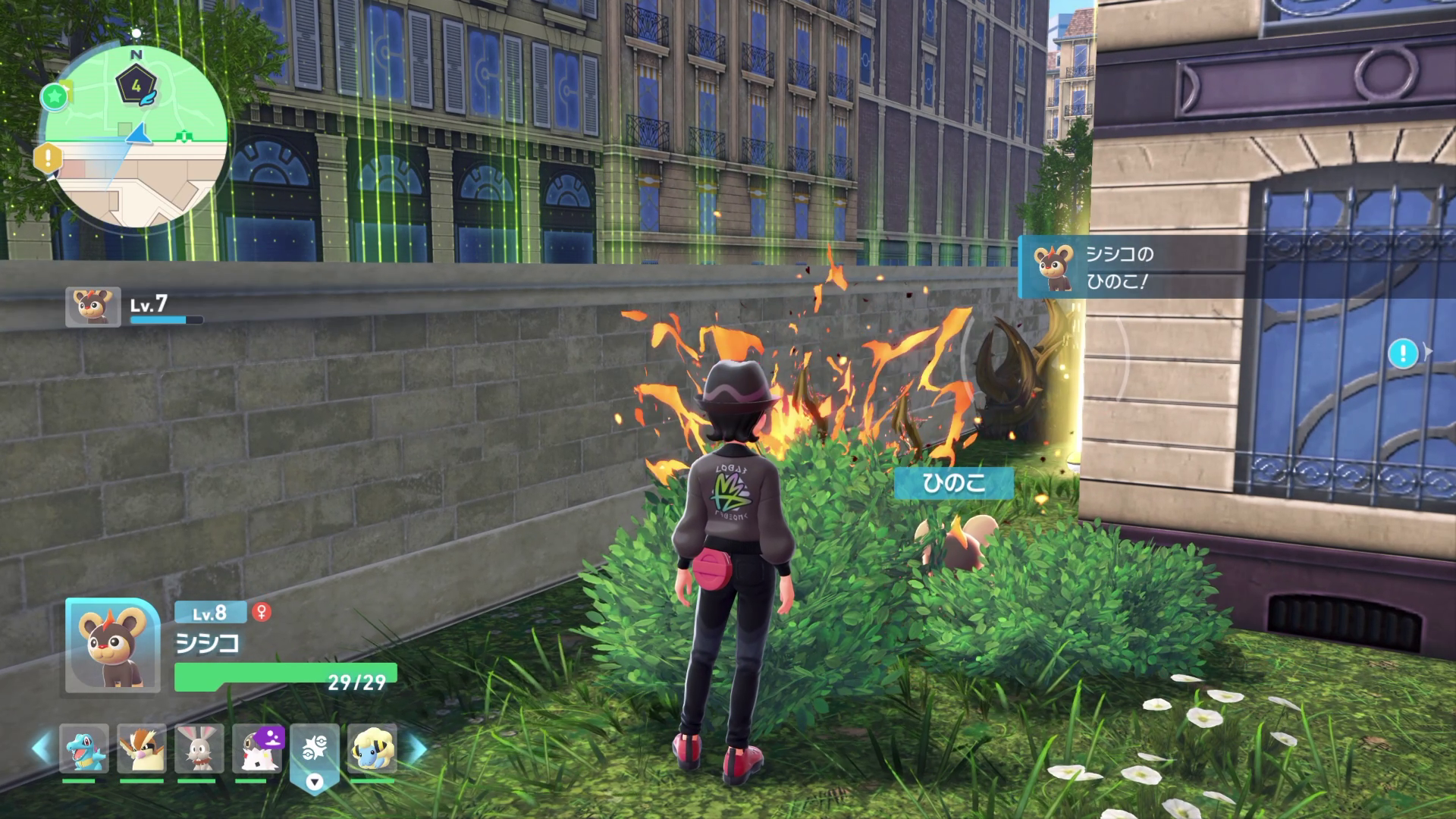
Task: Choose Bunnelby from the party bar
Action: tap(199, 748)
